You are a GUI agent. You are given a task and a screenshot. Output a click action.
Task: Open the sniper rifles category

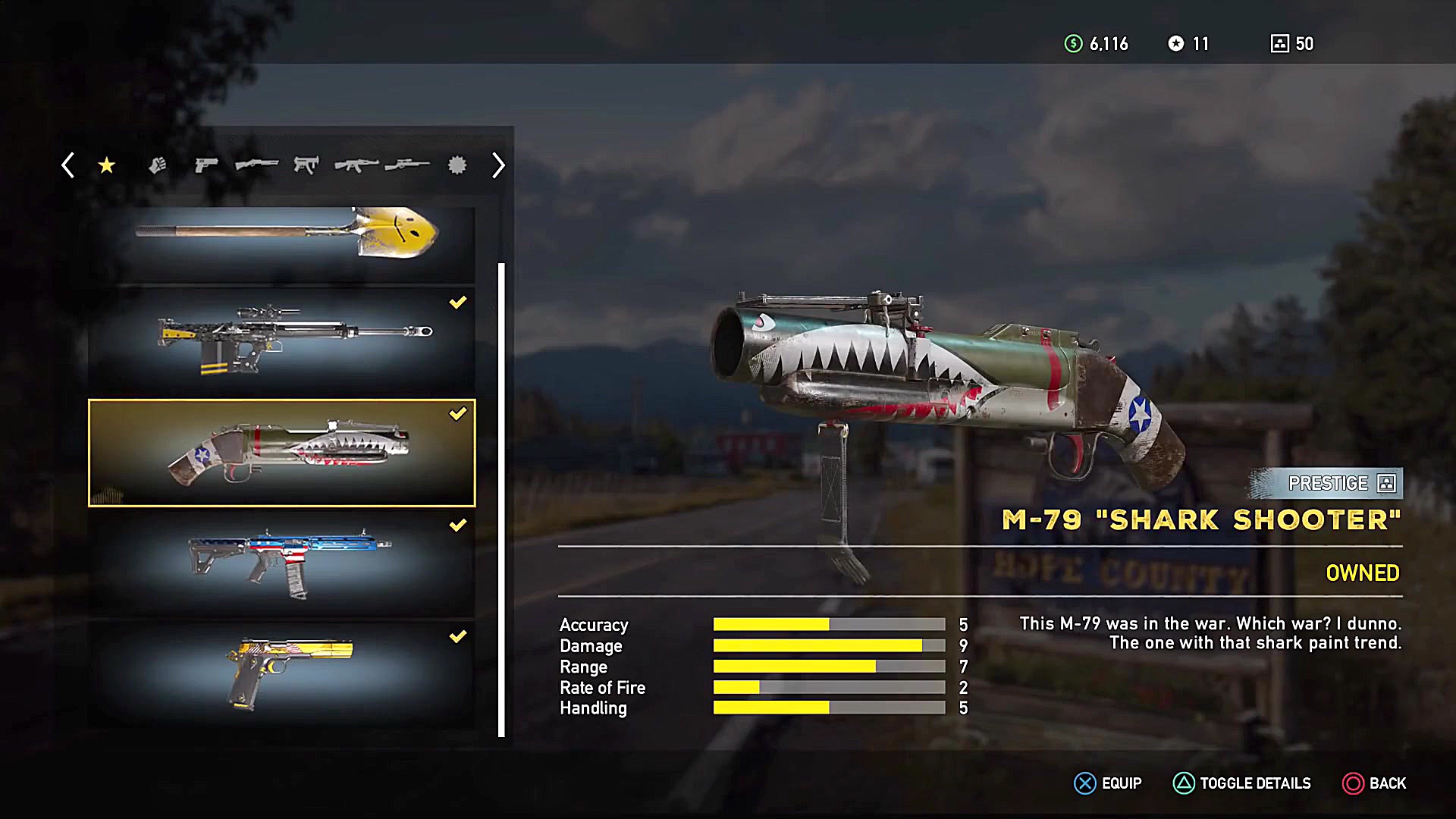(407, 165)
